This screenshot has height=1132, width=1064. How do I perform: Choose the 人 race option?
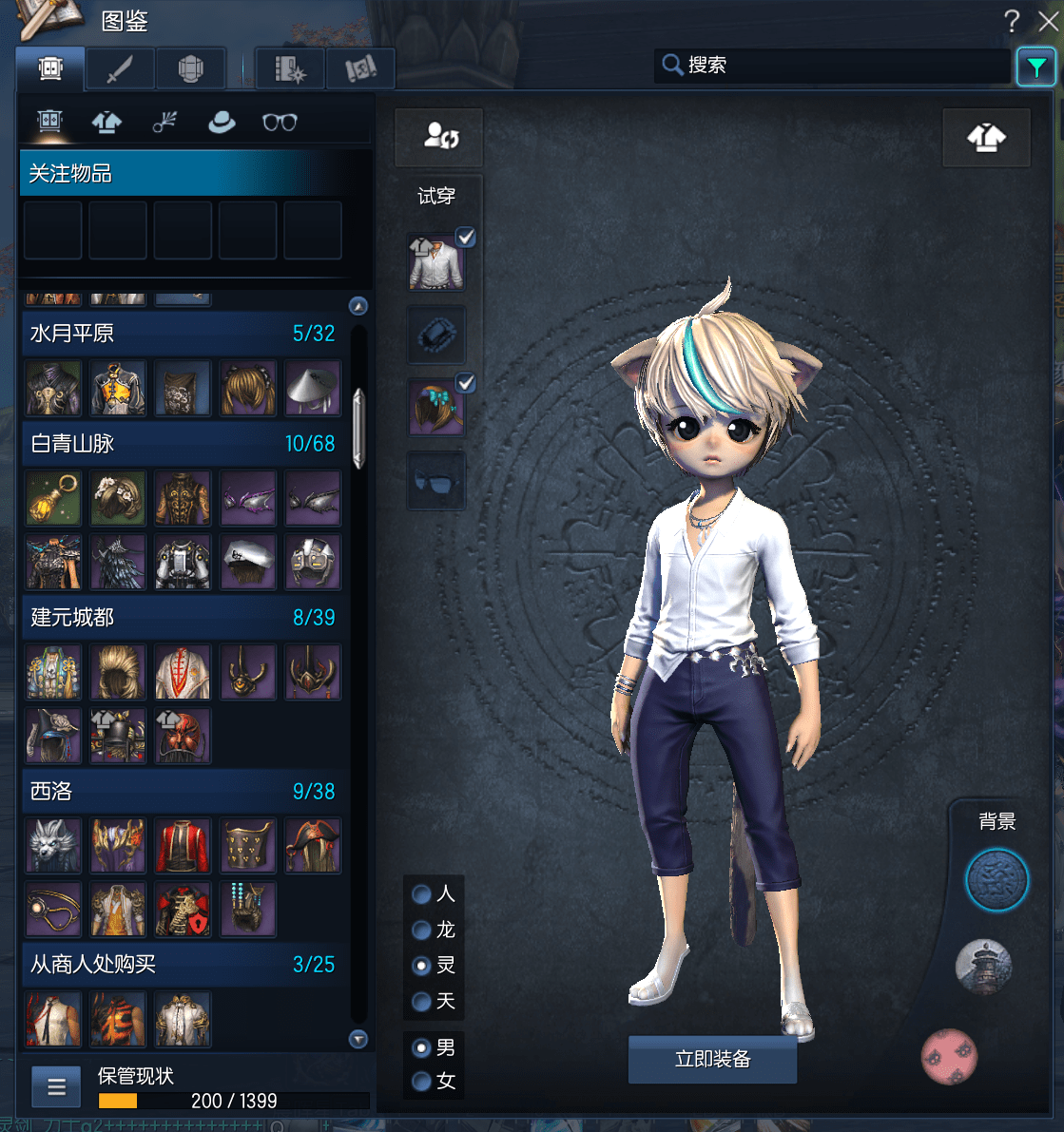tap(422, 894)
